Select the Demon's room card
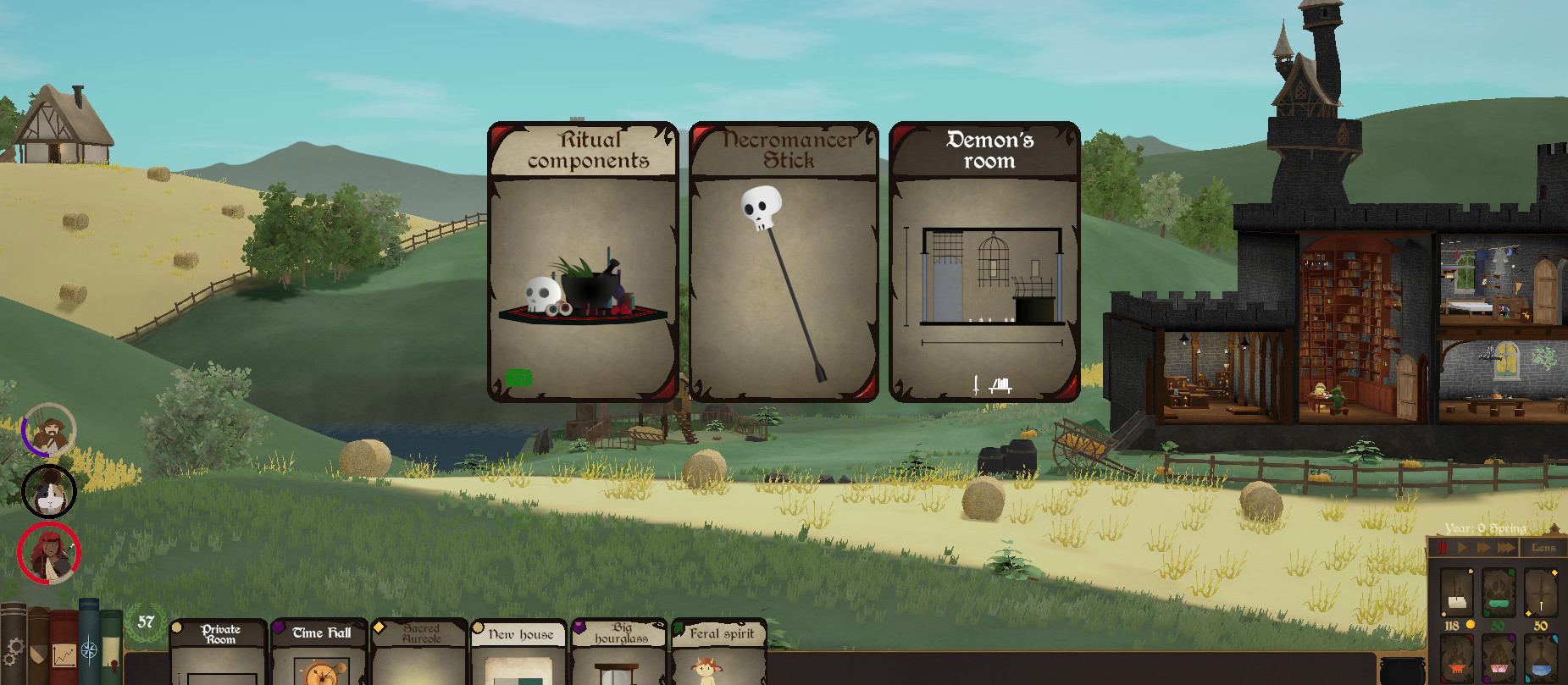 click(x=984, y=262)
